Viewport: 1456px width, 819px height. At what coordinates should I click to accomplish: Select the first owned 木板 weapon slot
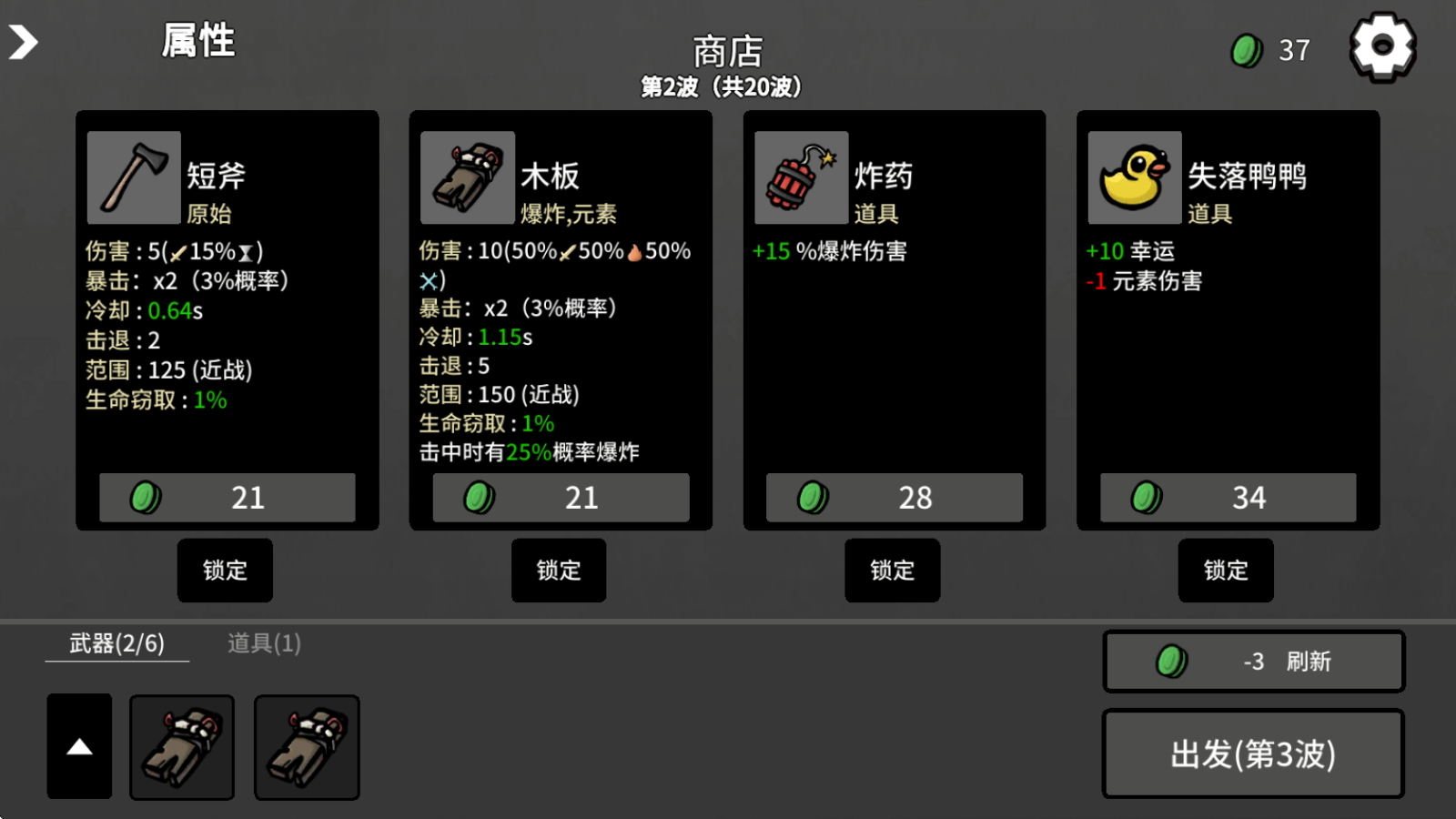tap(182, 747)
